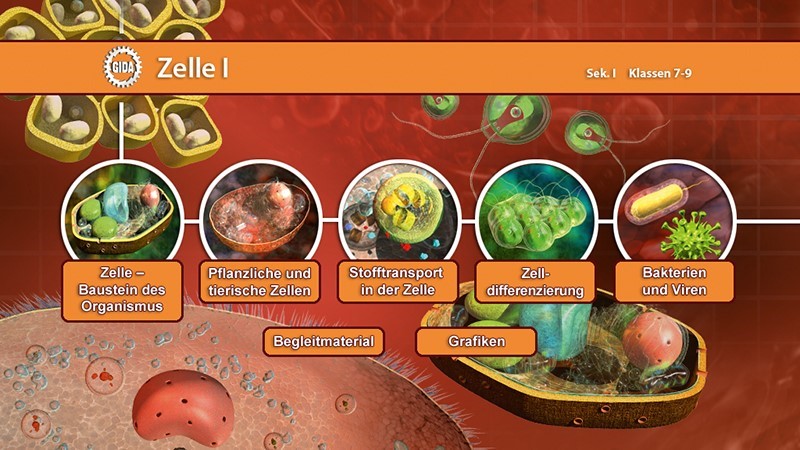
Task: Open the 'Zelldifferenzierung' chapter button
Action: [531, 281]
